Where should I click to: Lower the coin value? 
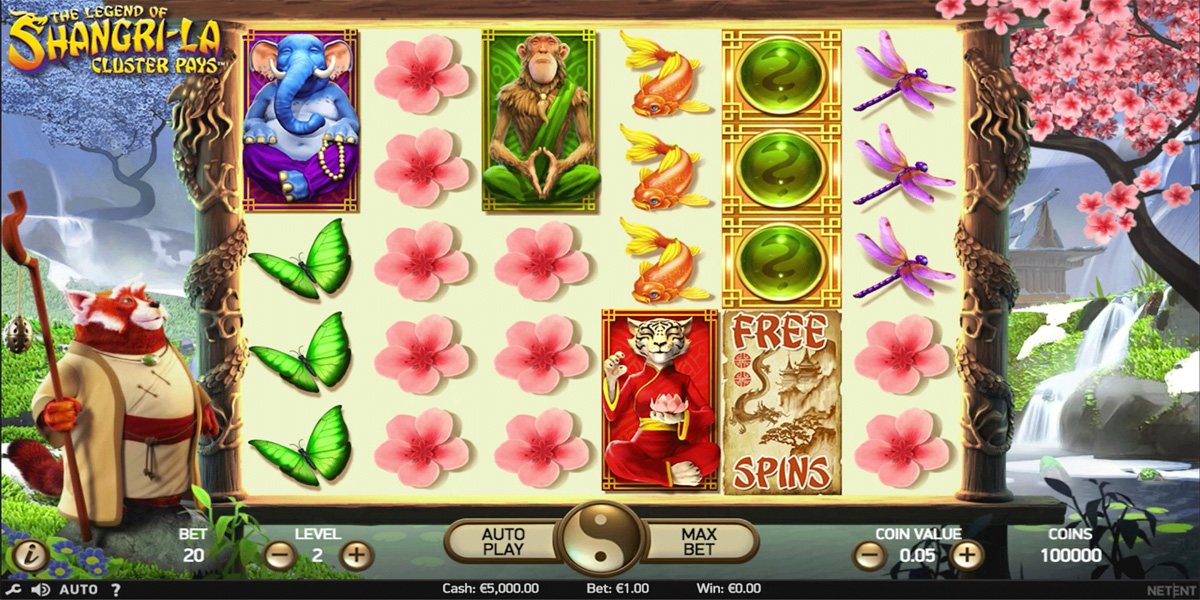click(870, 555)
